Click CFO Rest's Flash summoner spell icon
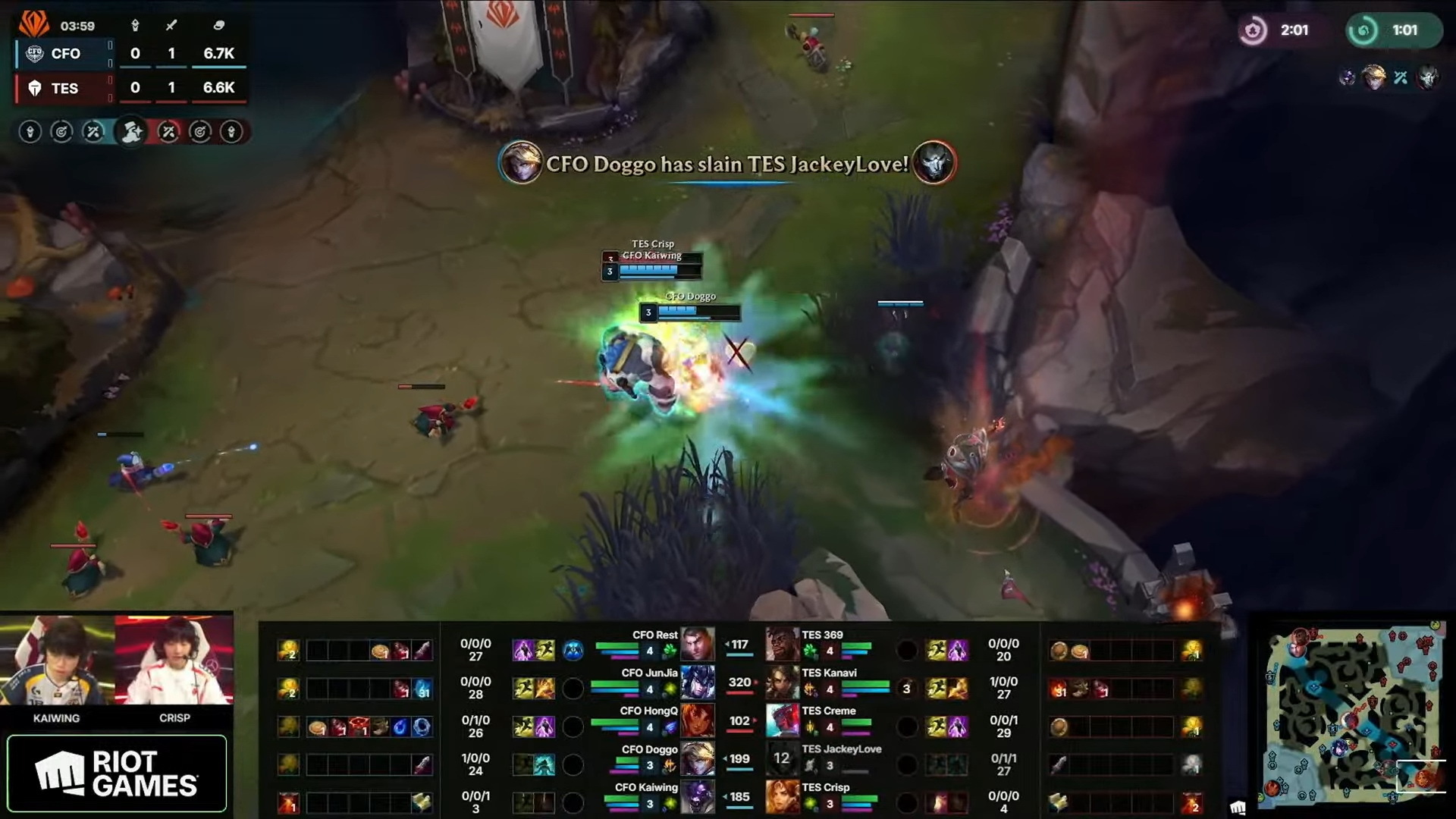This screenshot has width=1456, height=819. pyautogui.click(x=547, y=649)
